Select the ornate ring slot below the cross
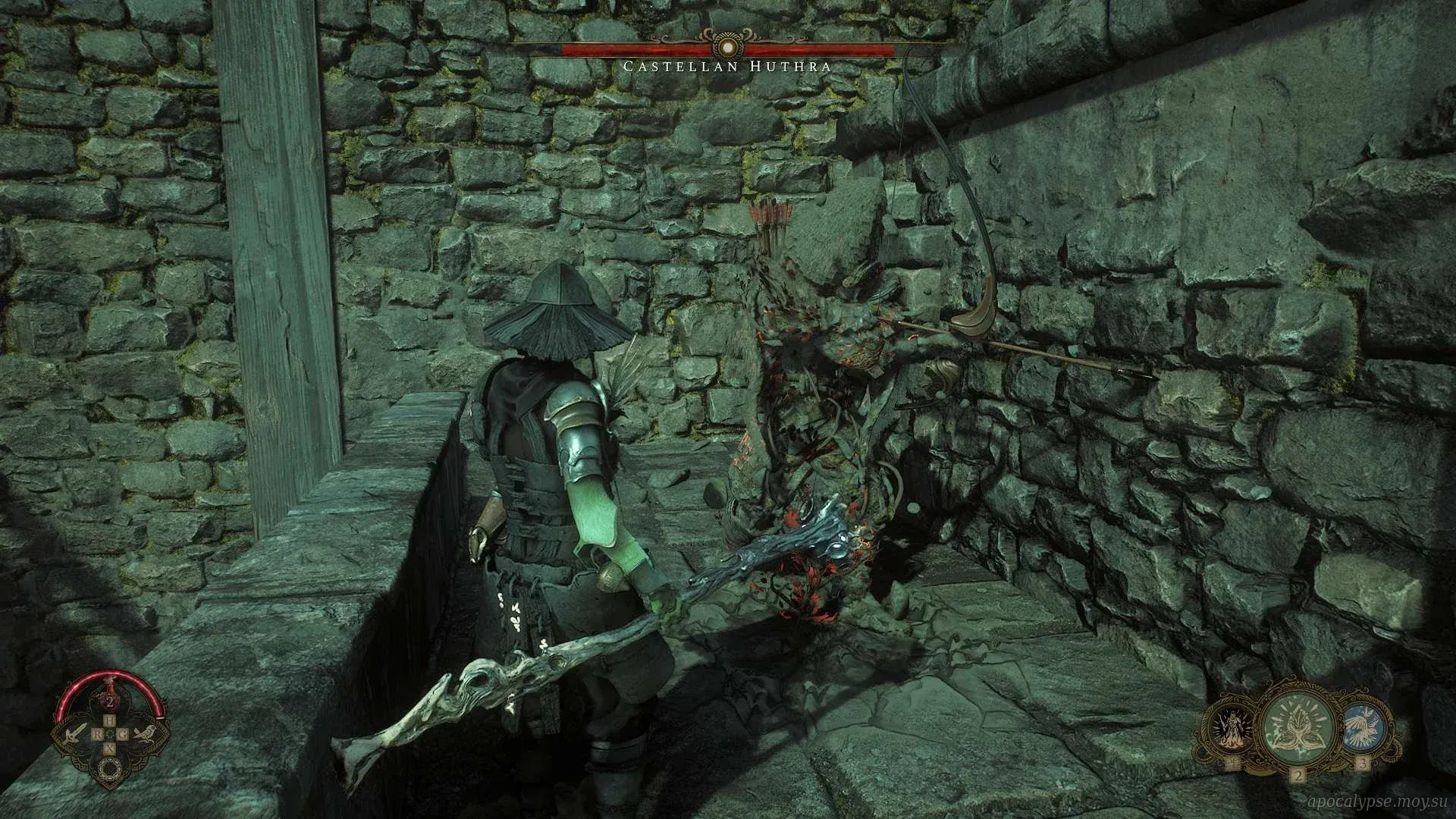Screen dimensions: 1456x819 [x=109, y=769]
